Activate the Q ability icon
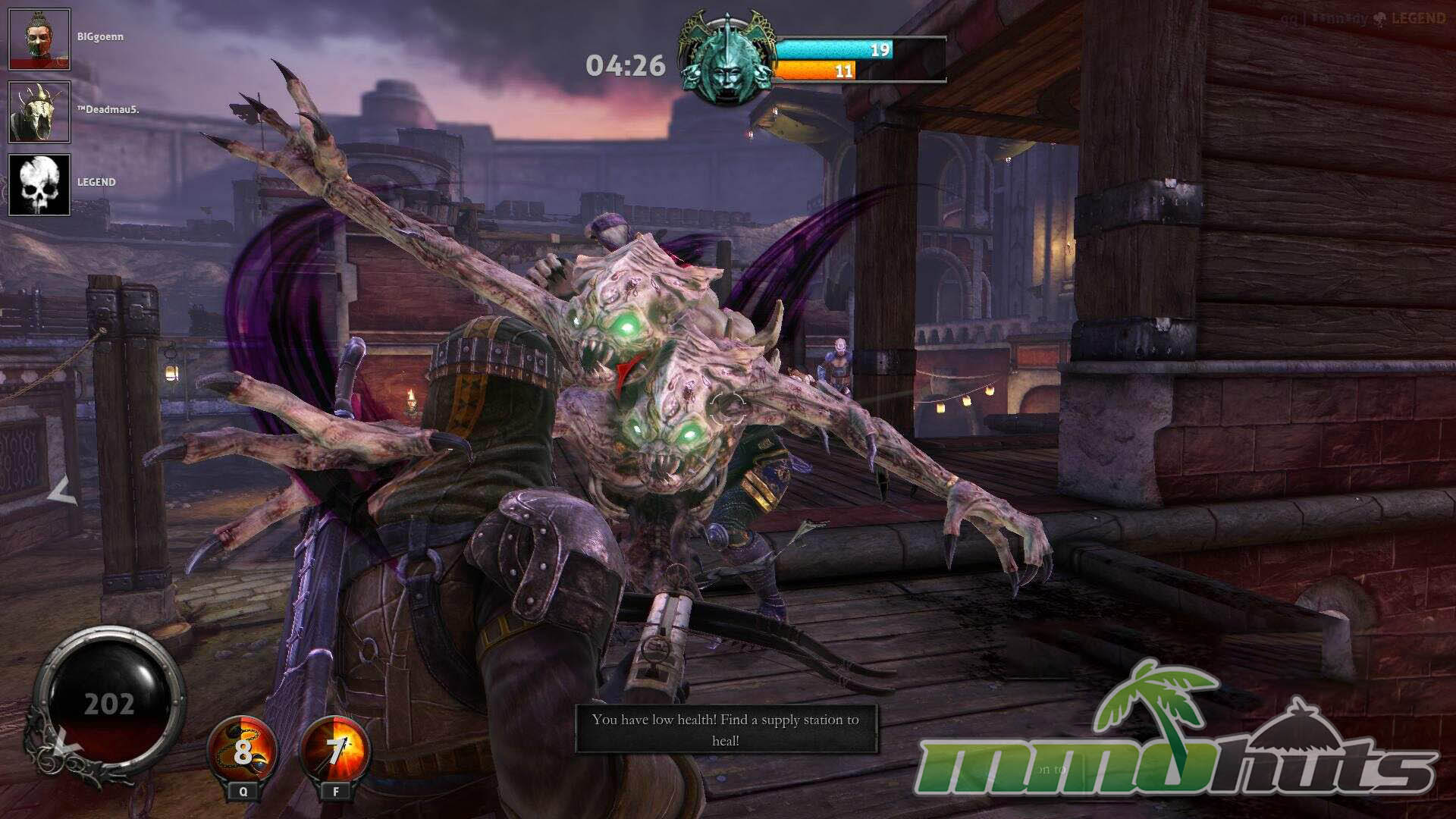The height and width of the screenshot is (819, 1456). click(243, 752)
